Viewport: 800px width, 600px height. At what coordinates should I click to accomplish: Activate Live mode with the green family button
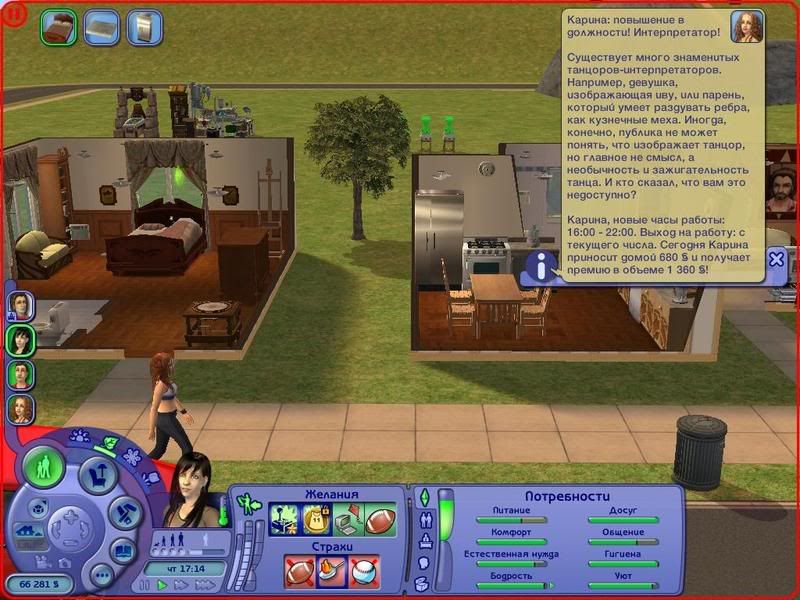[44, 468]
